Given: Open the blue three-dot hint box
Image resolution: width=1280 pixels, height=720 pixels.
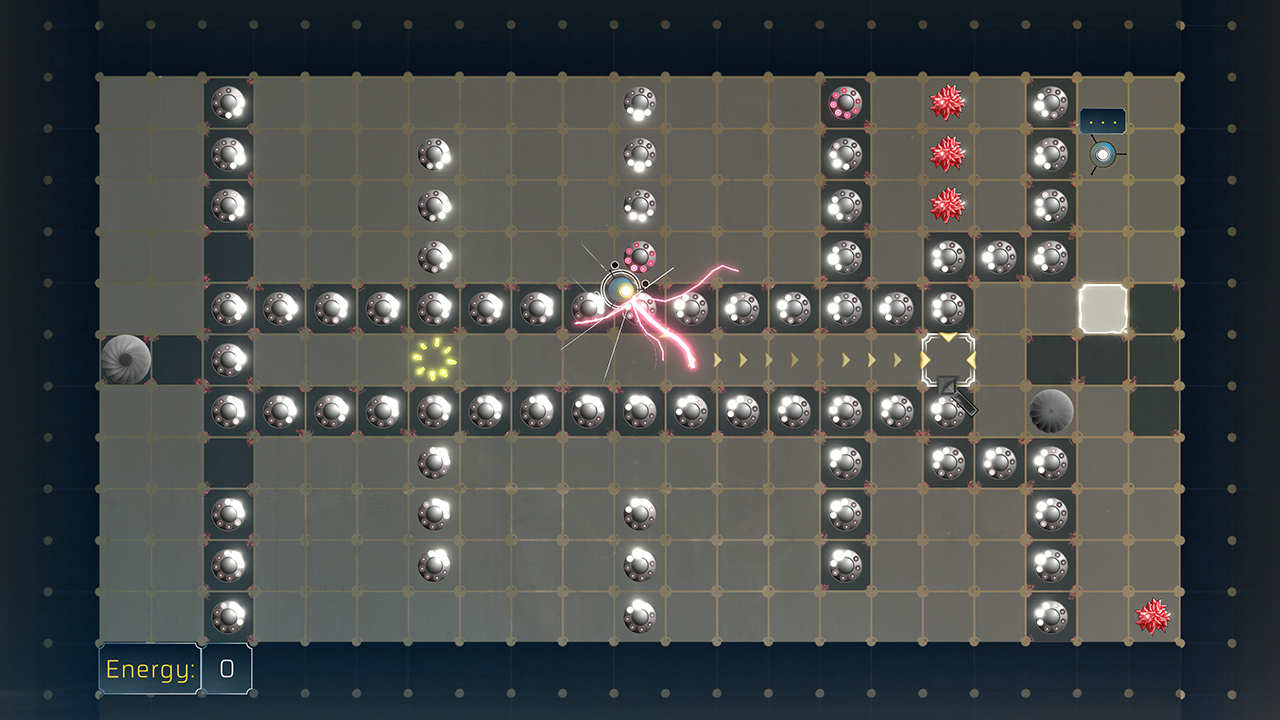Looking at the screenshot, I should [x=1102, y=120].
